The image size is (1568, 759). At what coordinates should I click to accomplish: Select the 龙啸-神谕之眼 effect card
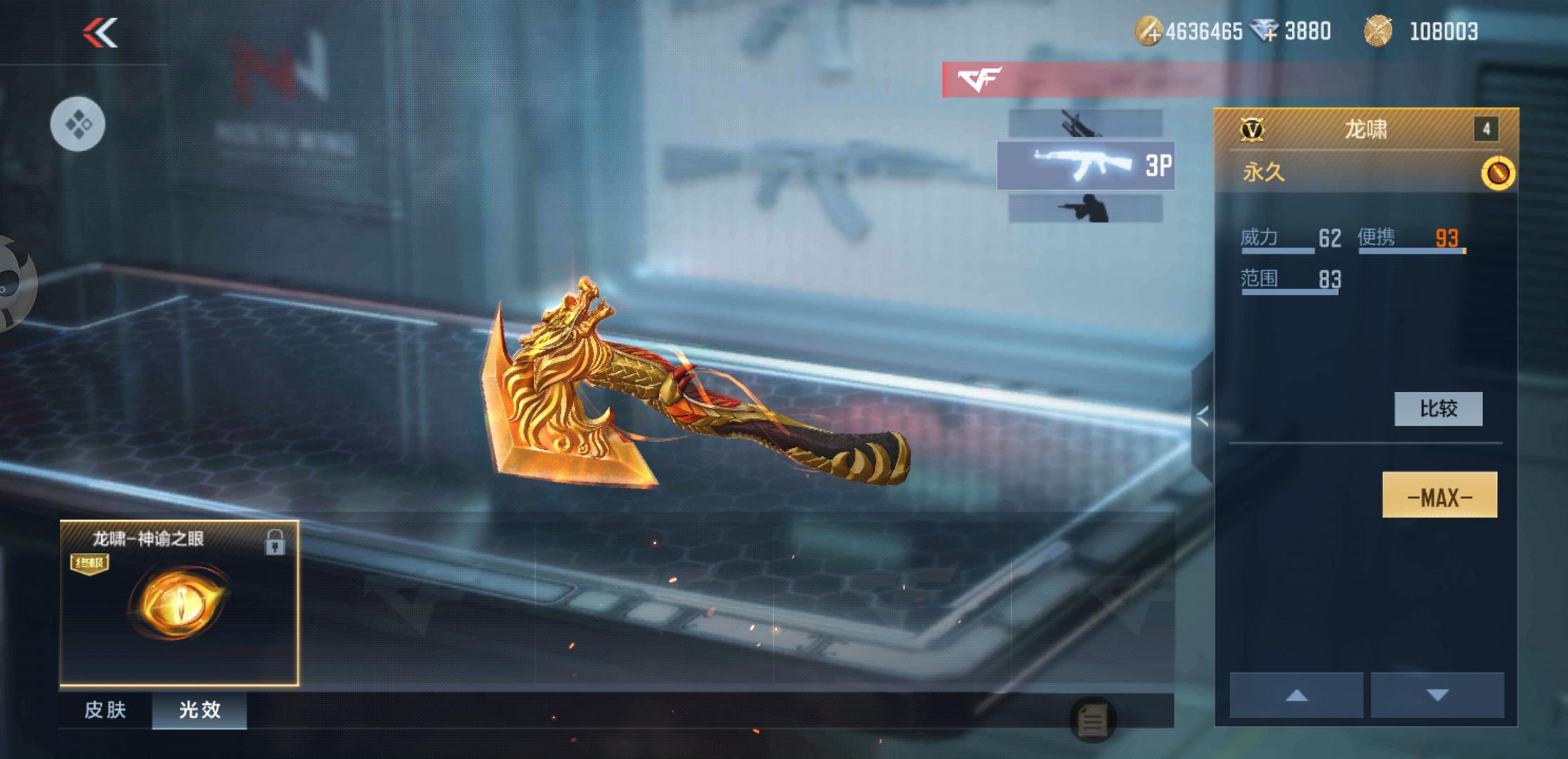coord(179,603)
